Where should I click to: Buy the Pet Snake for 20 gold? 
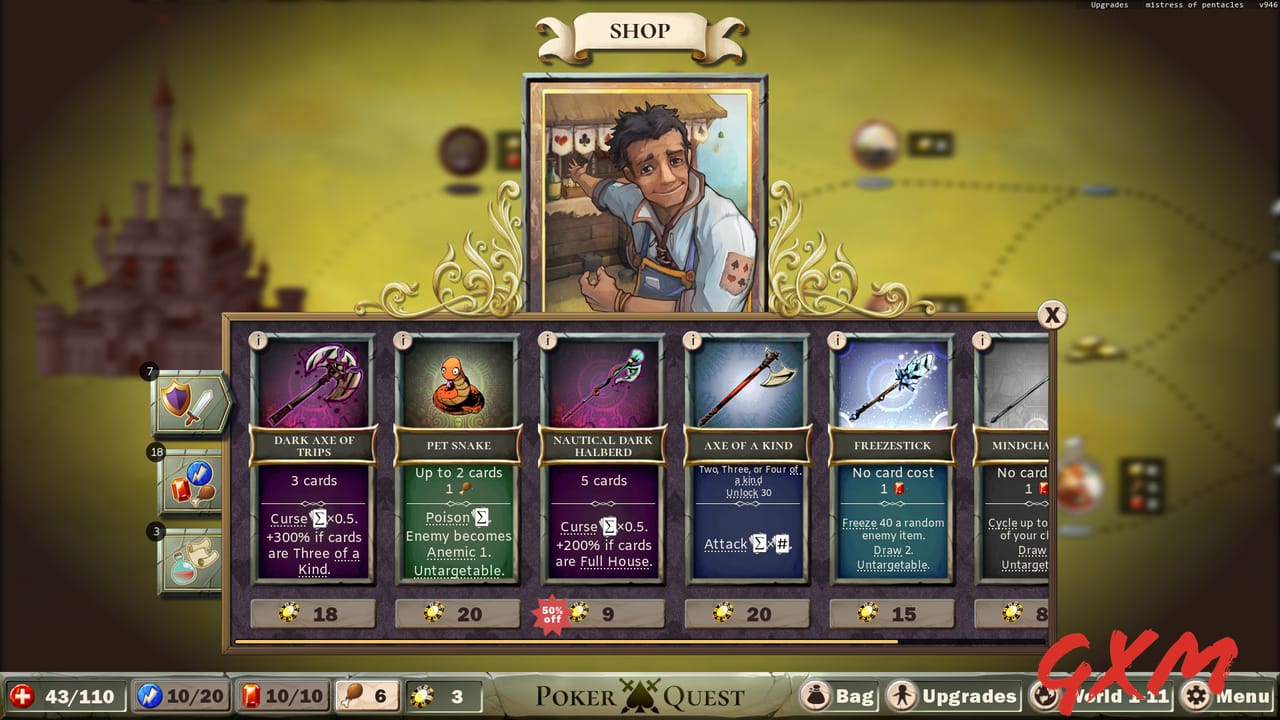[x=457, y=613]
